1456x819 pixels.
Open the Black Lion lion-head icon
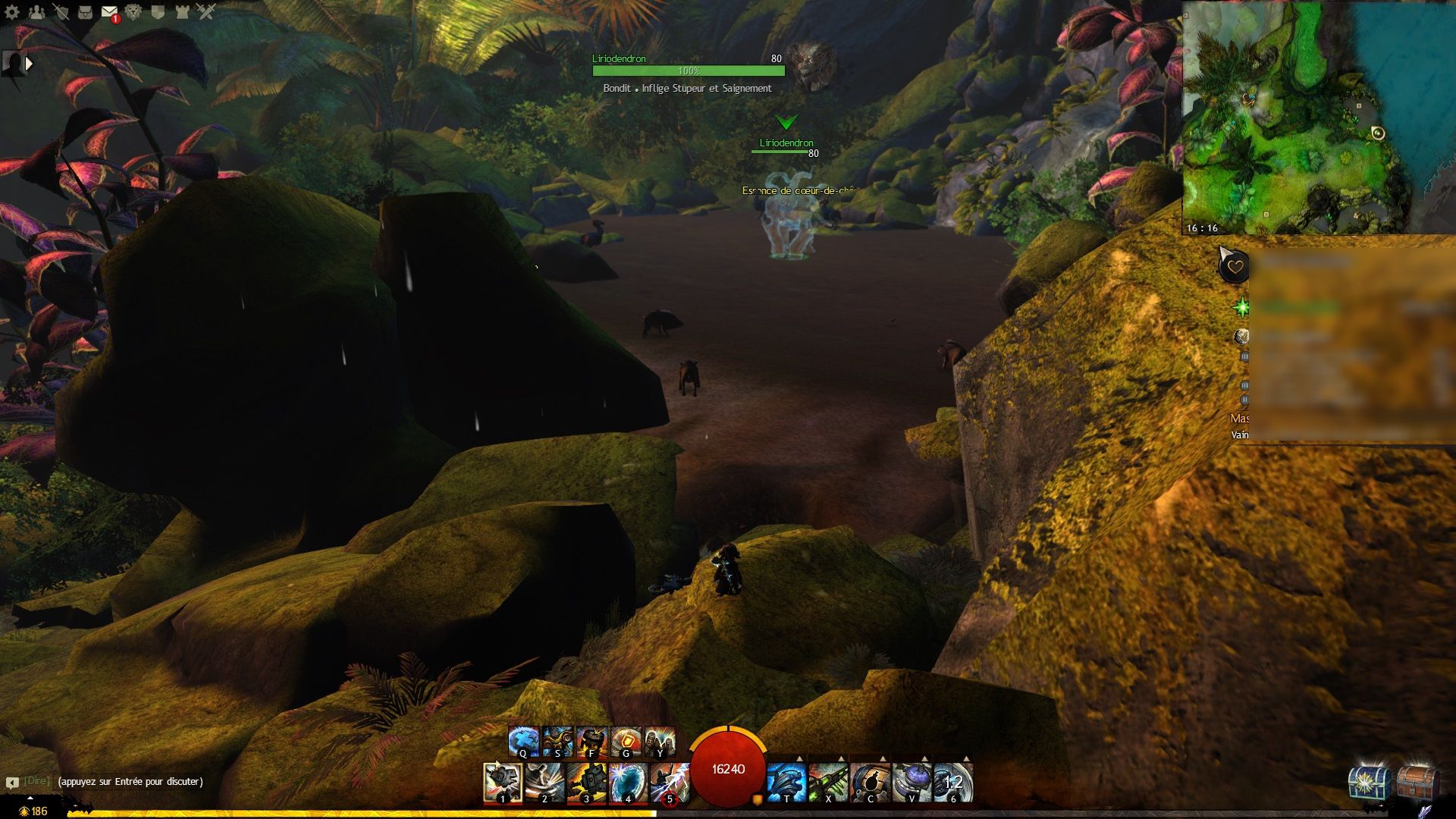tap(133, 11)
